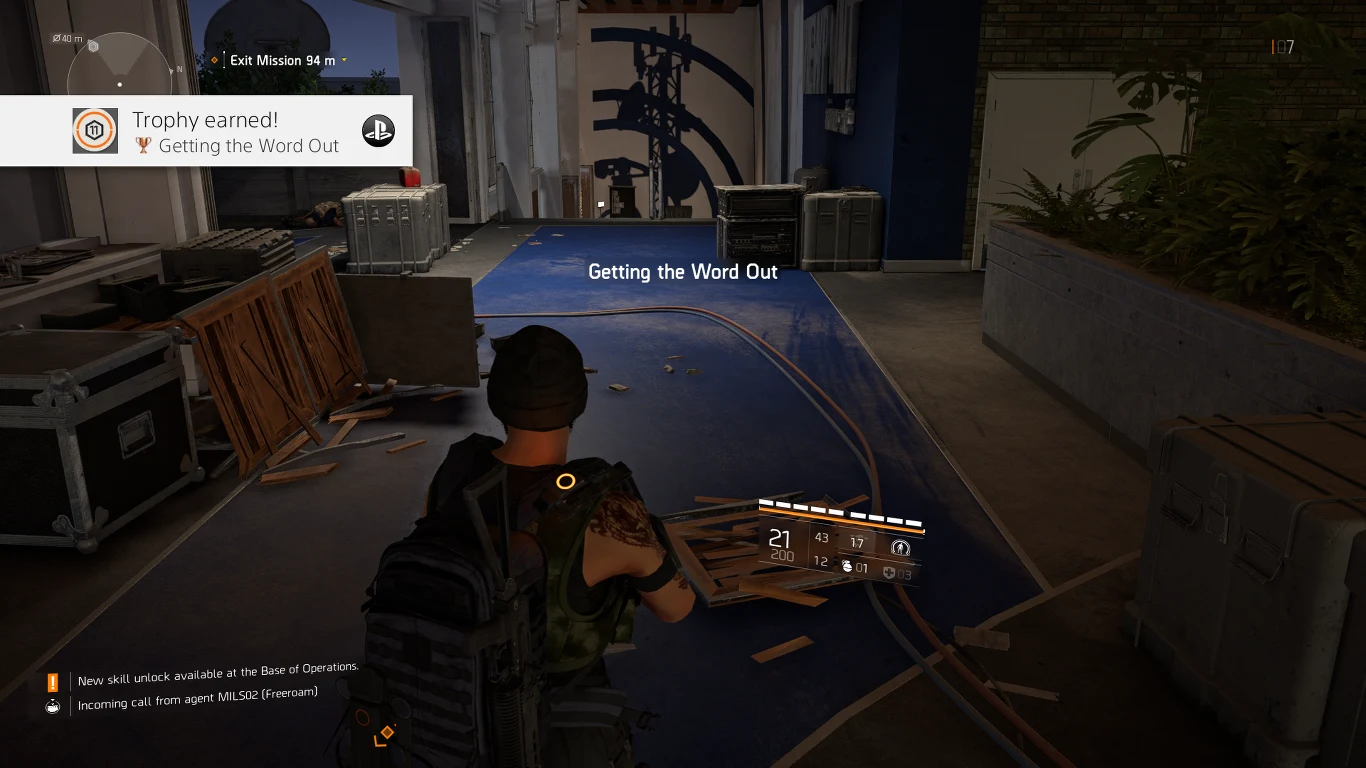Image resolution: width=1366 pixels, height=768 pixels.
Task: Open the Trophy earned notification banner
Action: click(205, 130)
